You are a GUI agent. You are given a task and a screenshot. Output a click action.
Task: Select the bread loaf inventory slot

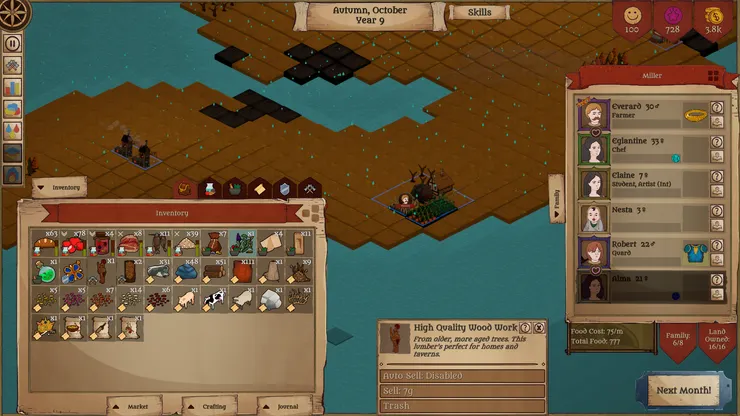click(44, 243)
